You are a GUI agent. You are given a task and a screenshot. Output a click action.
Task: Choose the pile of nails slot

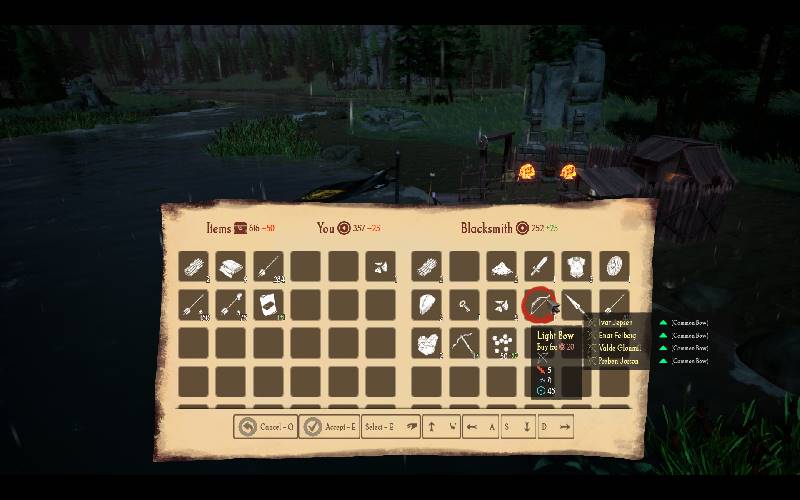pos(502,343)
